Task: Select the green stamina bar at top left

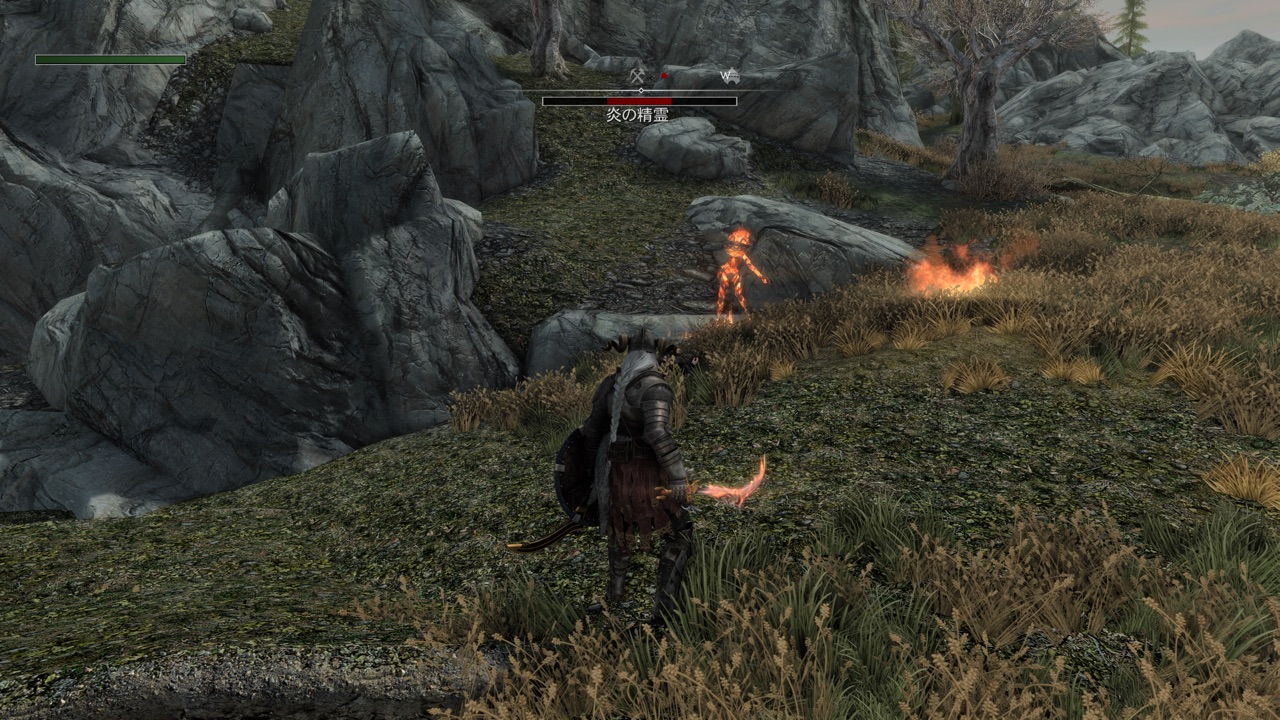Action: 108,58
